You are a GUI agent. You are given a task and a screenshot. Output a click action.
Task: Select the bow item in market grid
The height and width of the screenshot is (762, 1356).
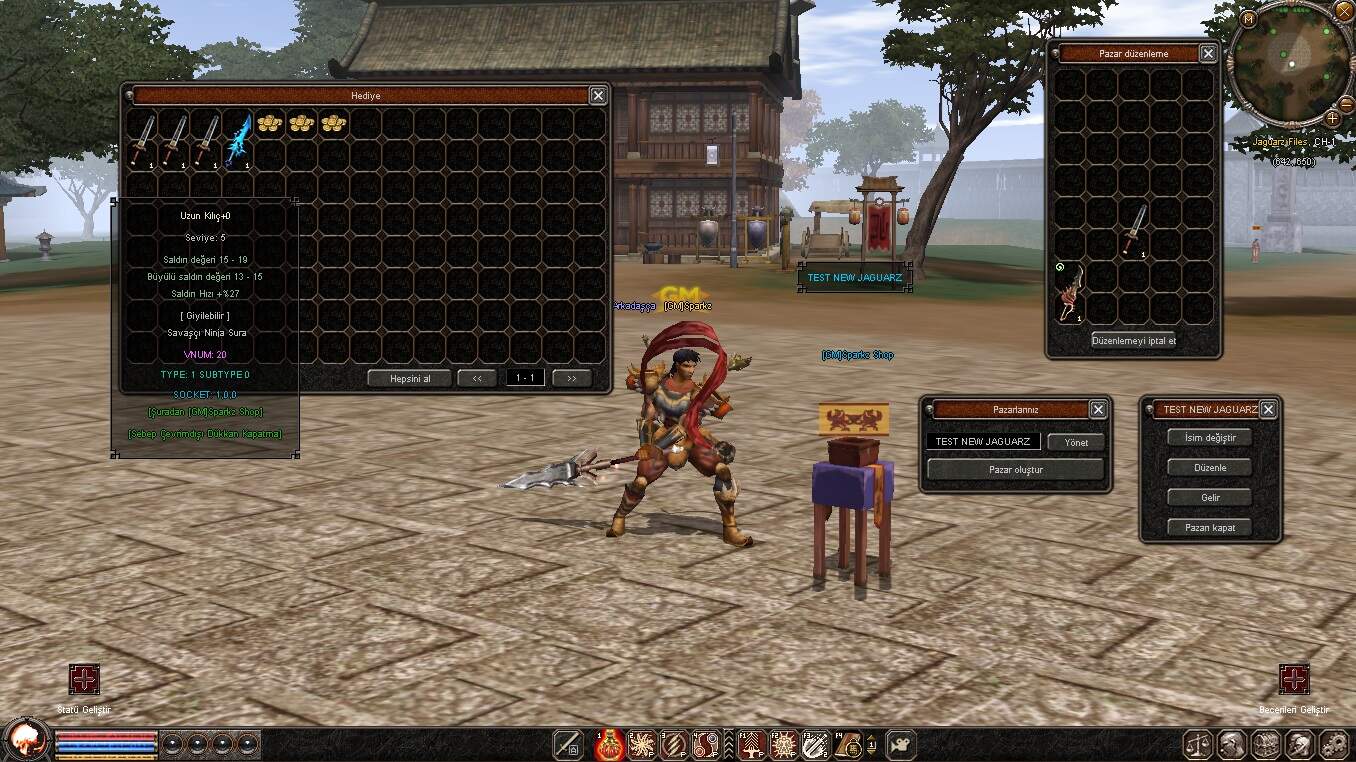1069,297
